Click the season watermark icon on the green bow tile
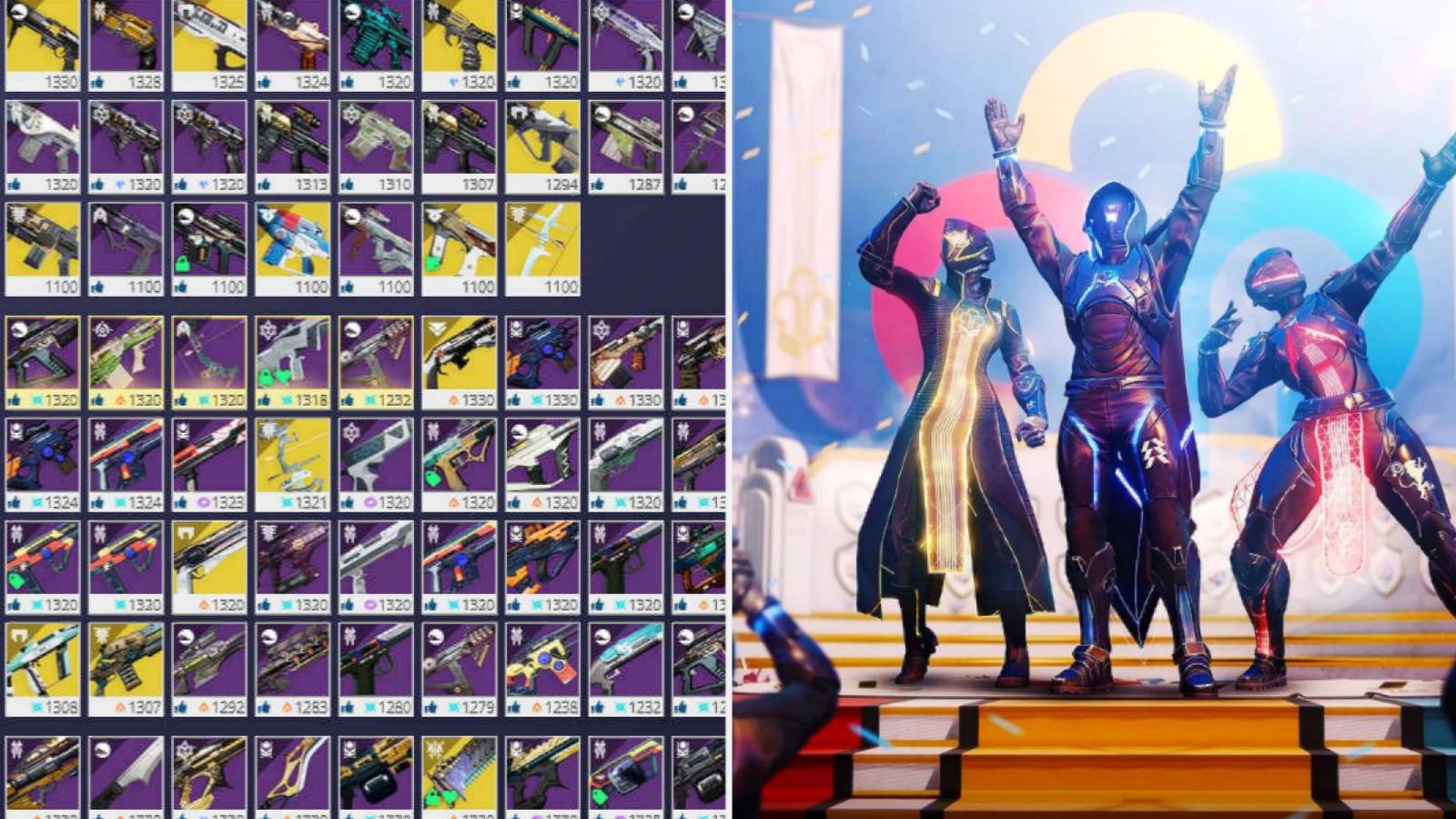Image resolution: width=1456 pixels, height=819 pixels. click(x=182, y=326)
